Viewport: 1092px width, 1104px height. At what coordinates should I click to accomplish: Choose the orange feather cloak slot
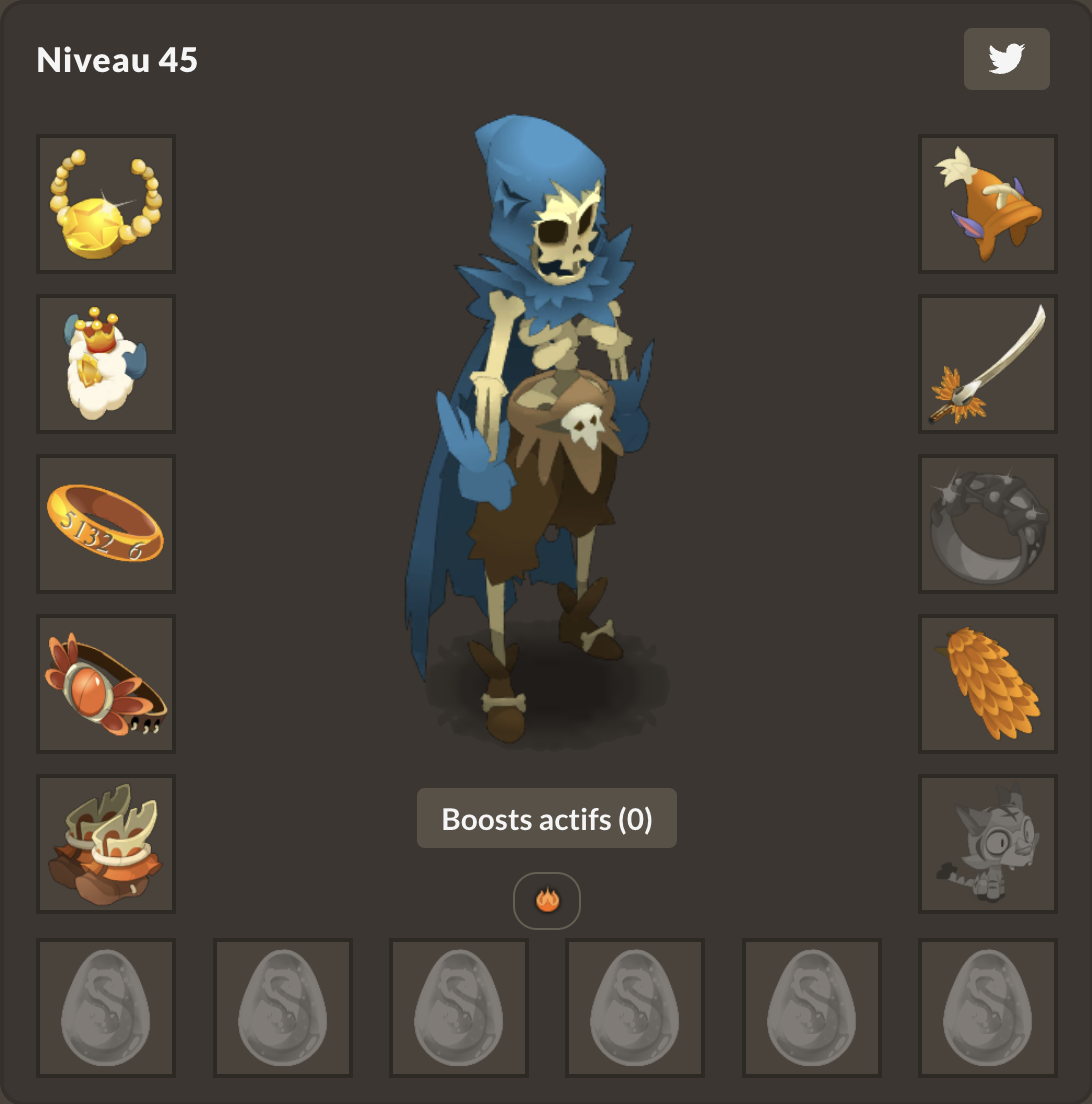(x=988, y=684)
